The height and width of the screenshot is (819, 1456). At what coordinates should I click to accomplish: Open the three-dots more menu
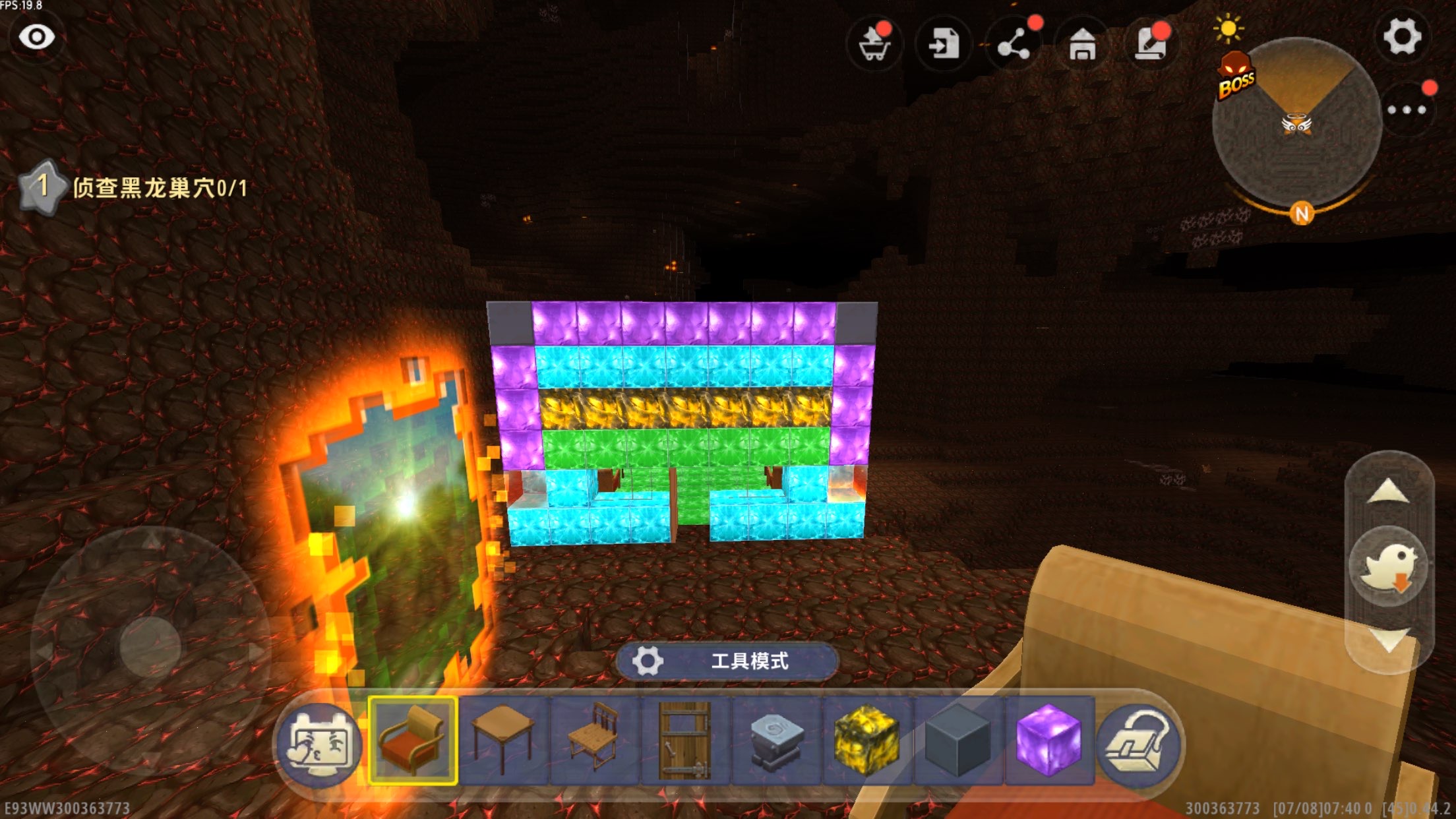[1406, 109]
